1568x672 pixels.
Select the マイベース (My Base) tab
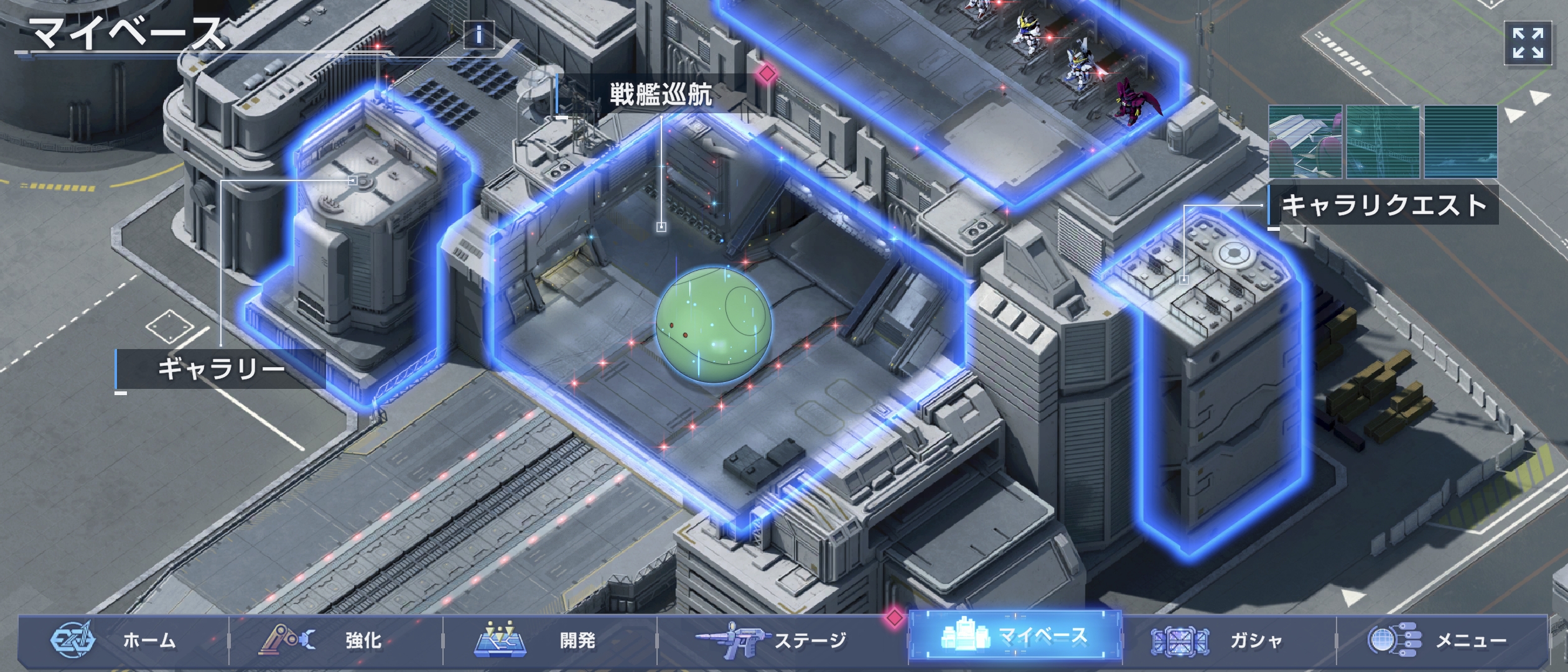point(1015,636)
